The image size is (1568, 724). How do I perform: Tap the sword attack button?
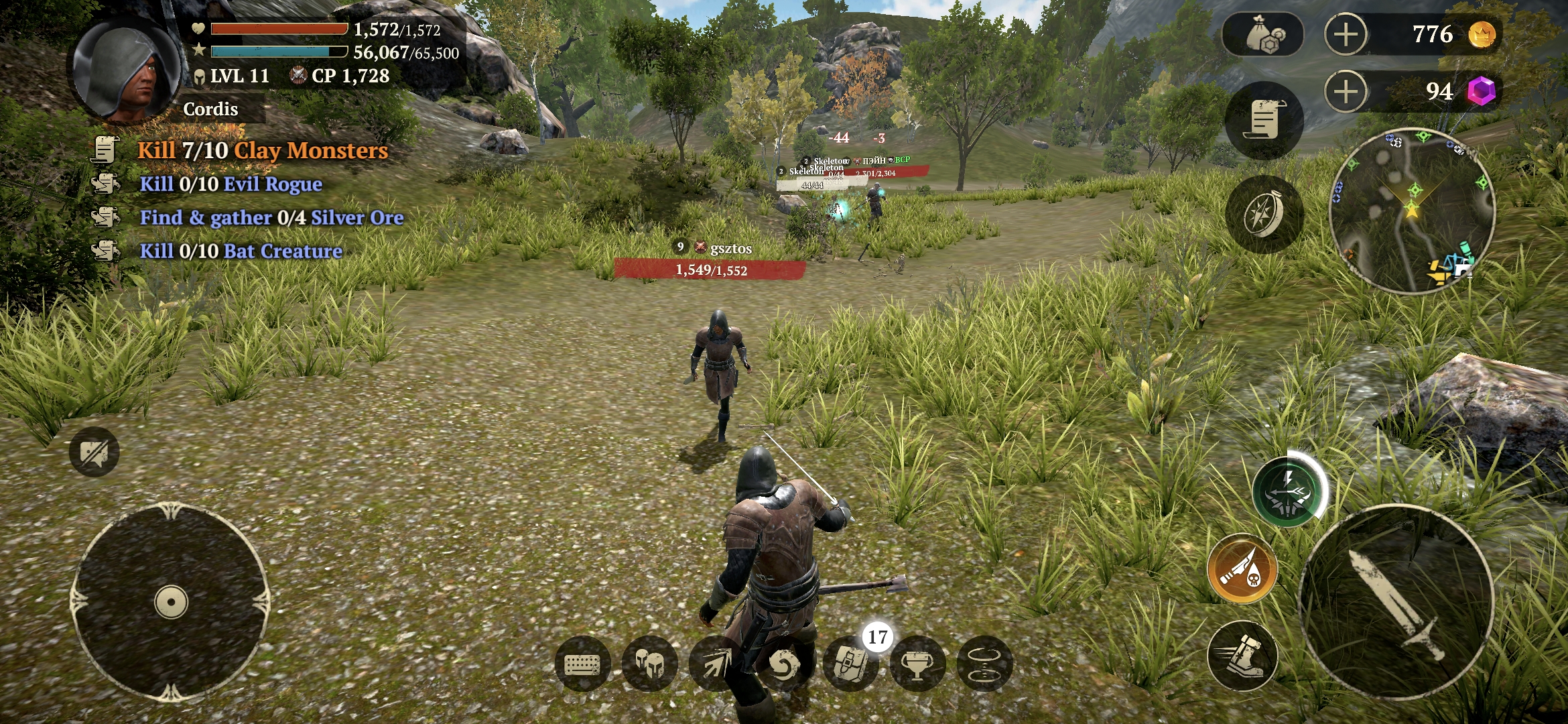click(1396, 602)
